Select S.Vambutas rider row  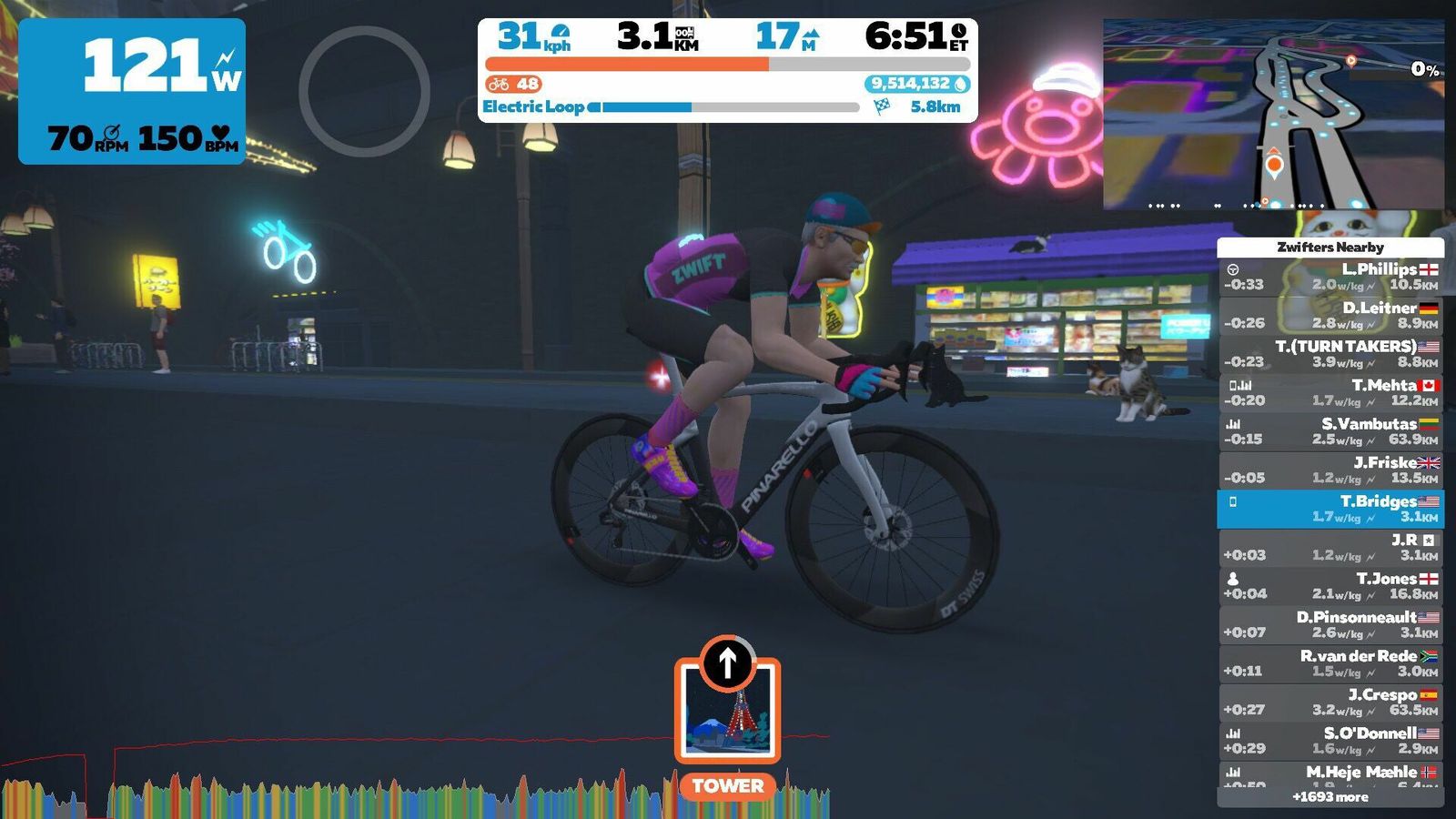[1330, 431]
